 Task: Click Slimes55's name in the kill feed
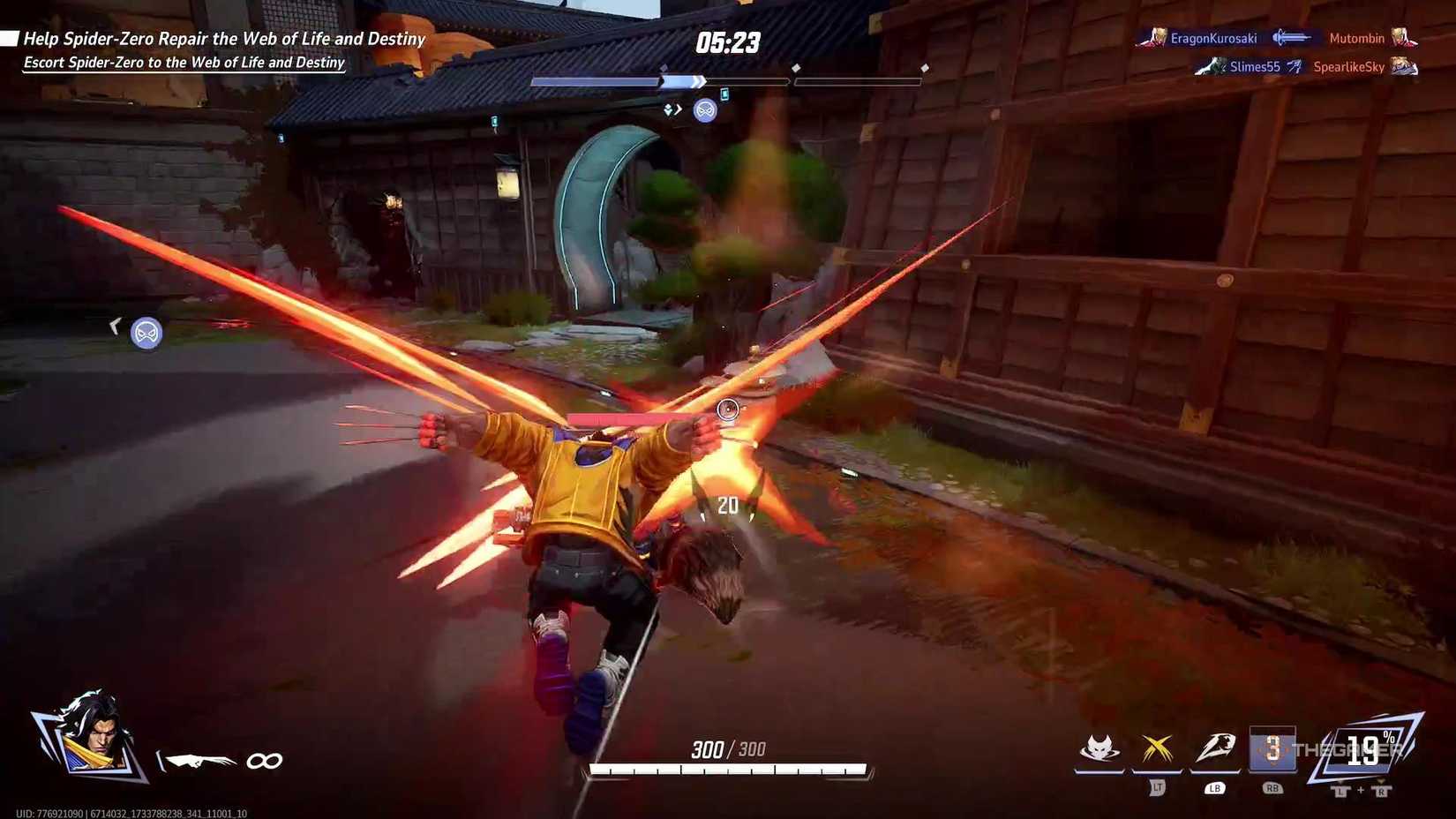(1255, 66)
